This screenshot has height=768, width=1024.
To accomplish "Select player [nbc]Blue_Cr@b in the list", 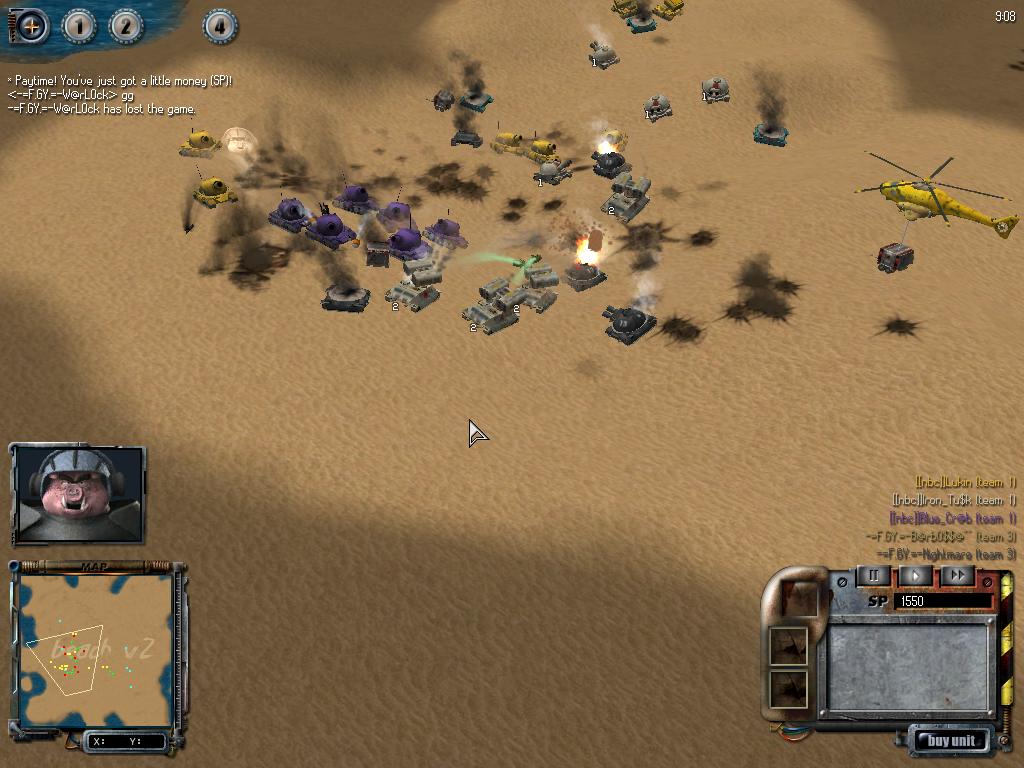I will tap(953, 518).
